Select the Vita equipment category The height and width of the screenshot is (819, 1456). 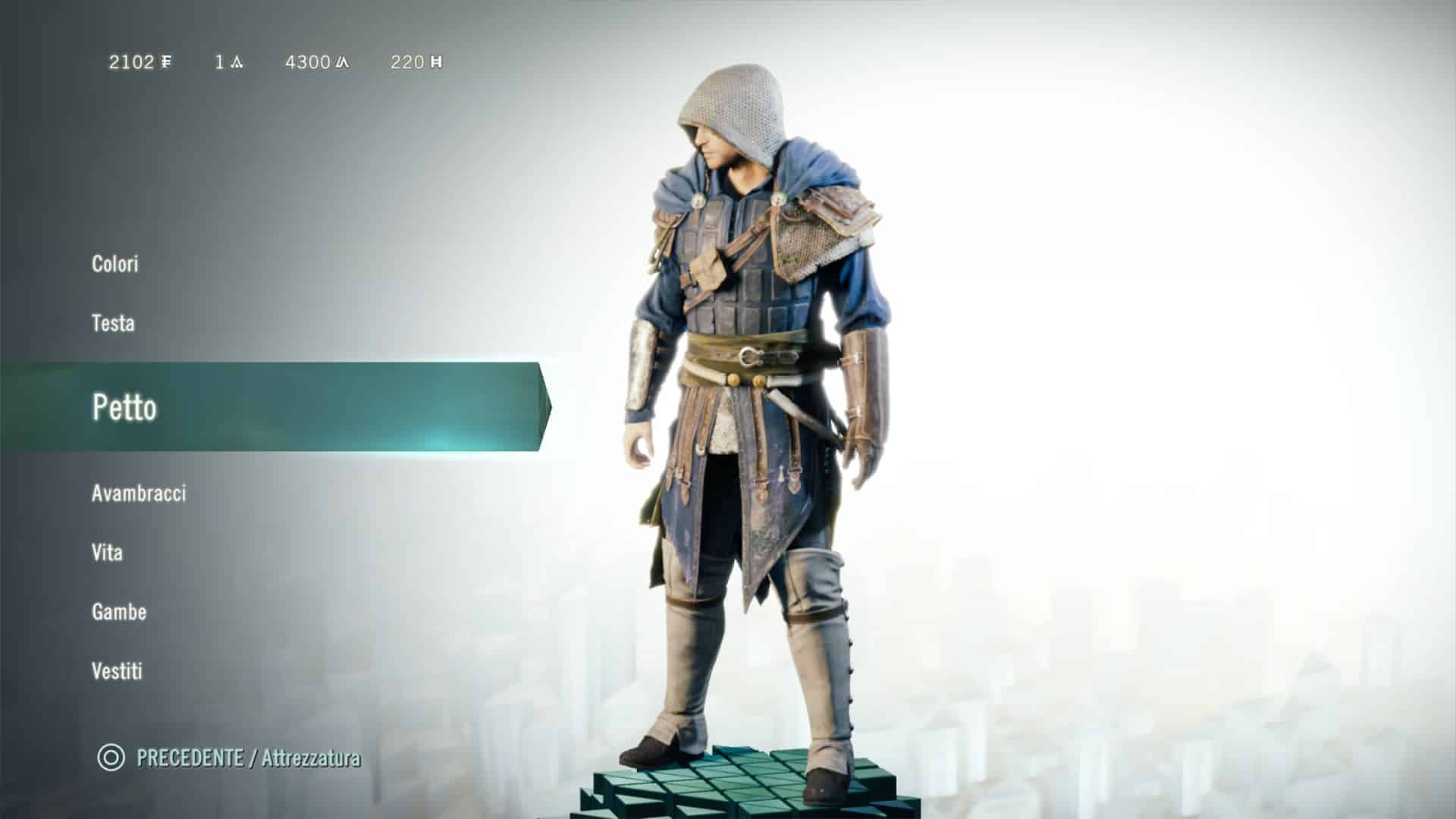107,552
